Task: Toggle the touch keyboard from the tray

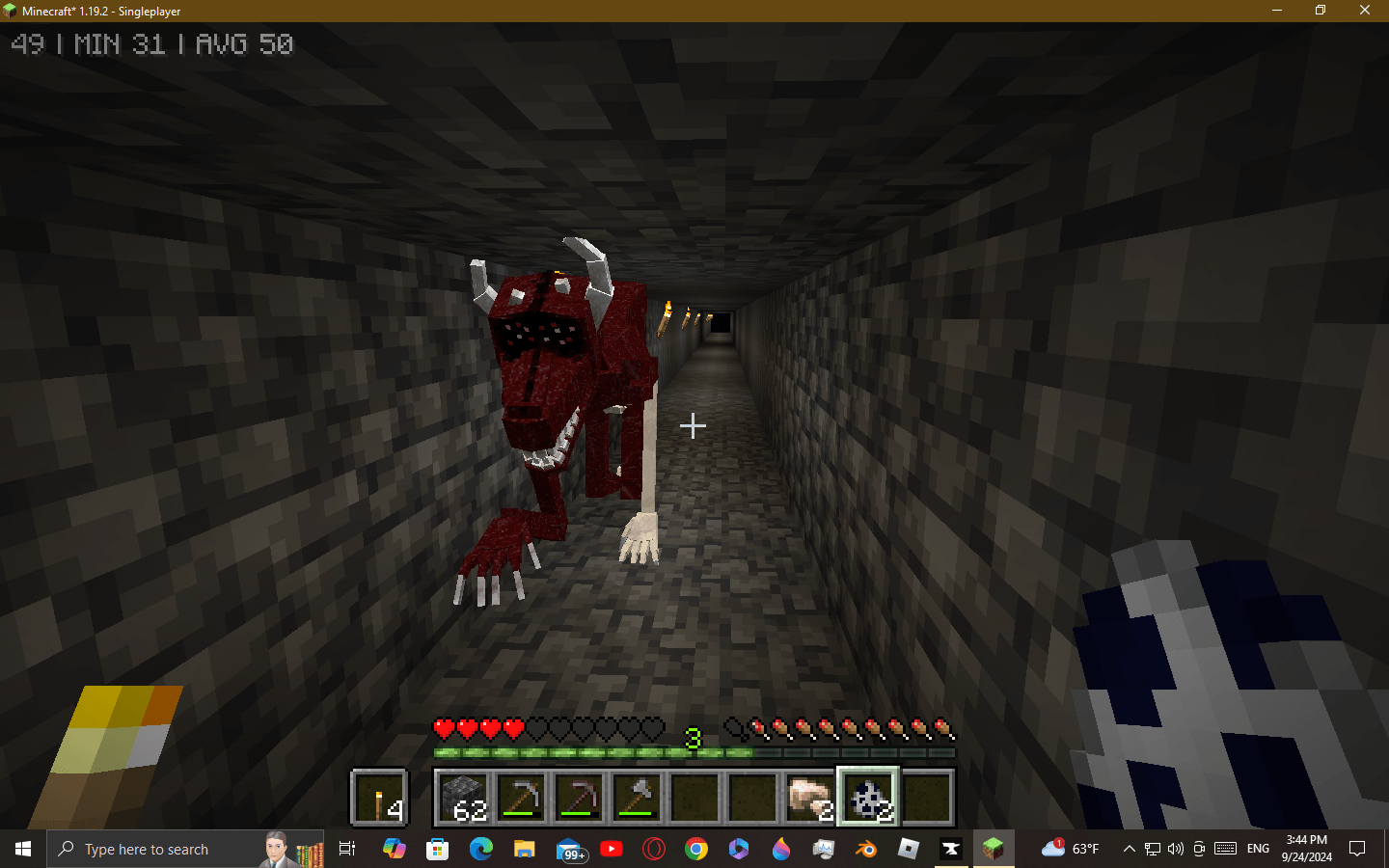Action: 1224,849
